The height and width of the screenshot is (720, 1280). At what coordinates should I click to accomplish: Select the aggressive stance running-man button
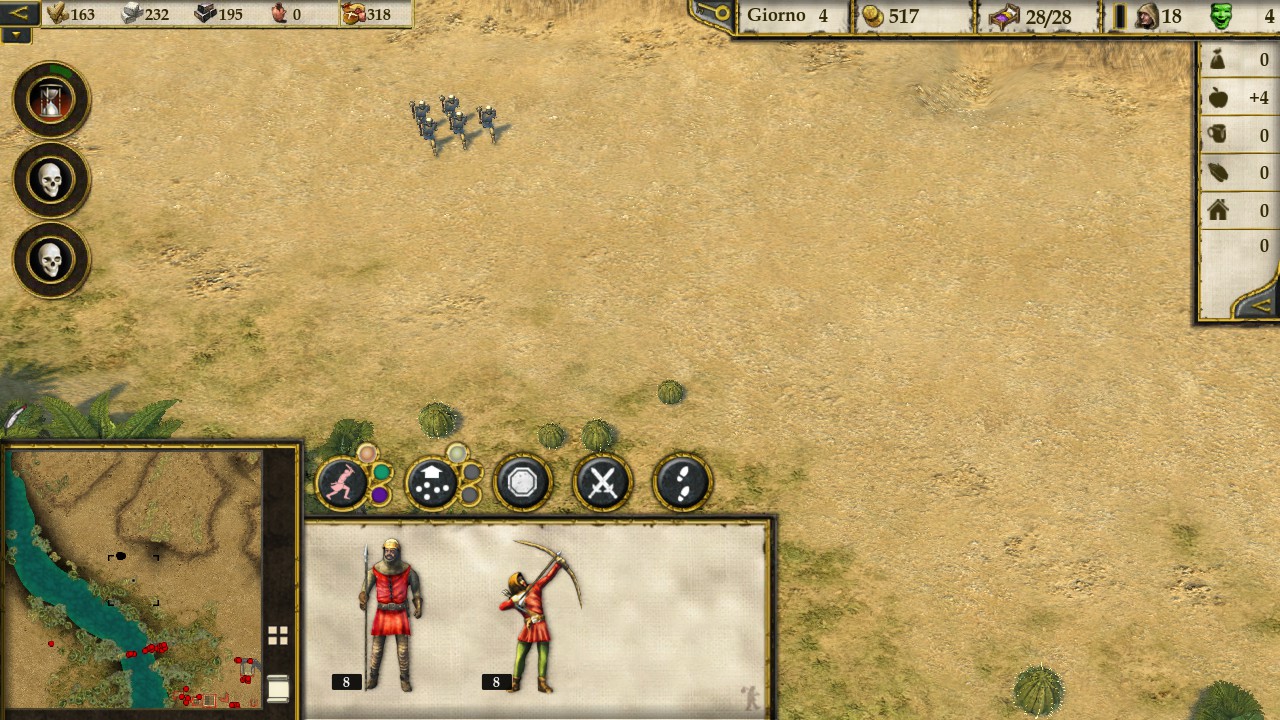coord(342,484)
